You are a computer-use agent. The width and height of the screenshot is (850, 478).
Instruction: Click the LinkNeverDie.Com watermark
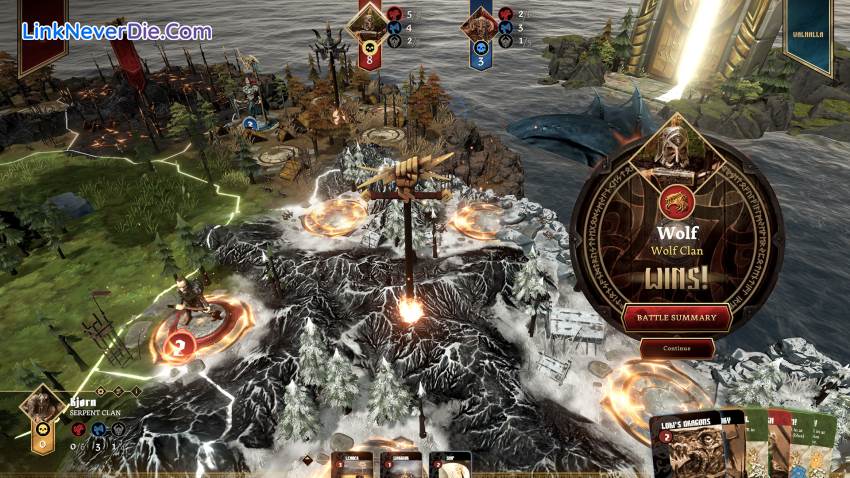pos(117,31)
